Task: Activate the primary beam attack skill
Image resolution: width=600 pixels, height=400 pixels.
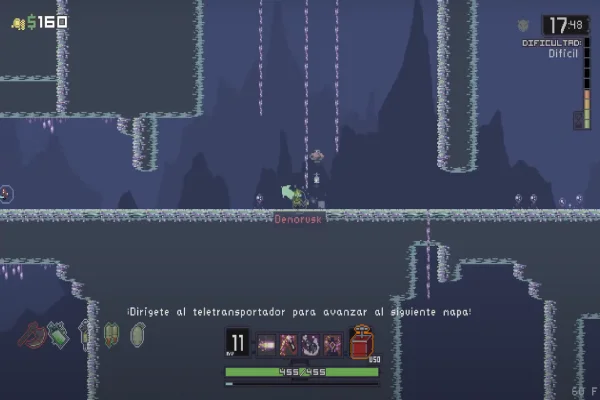Action: pyautogui.click(x=267, y=345)
